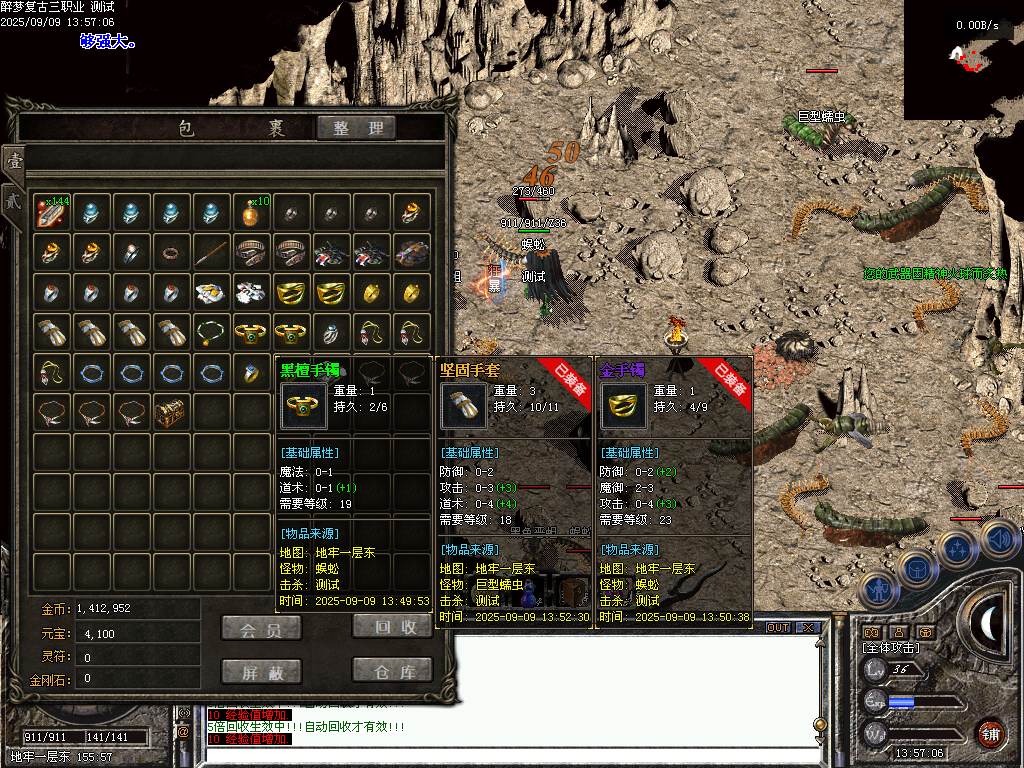Open the 仓库 warehouse

[393, 670]
